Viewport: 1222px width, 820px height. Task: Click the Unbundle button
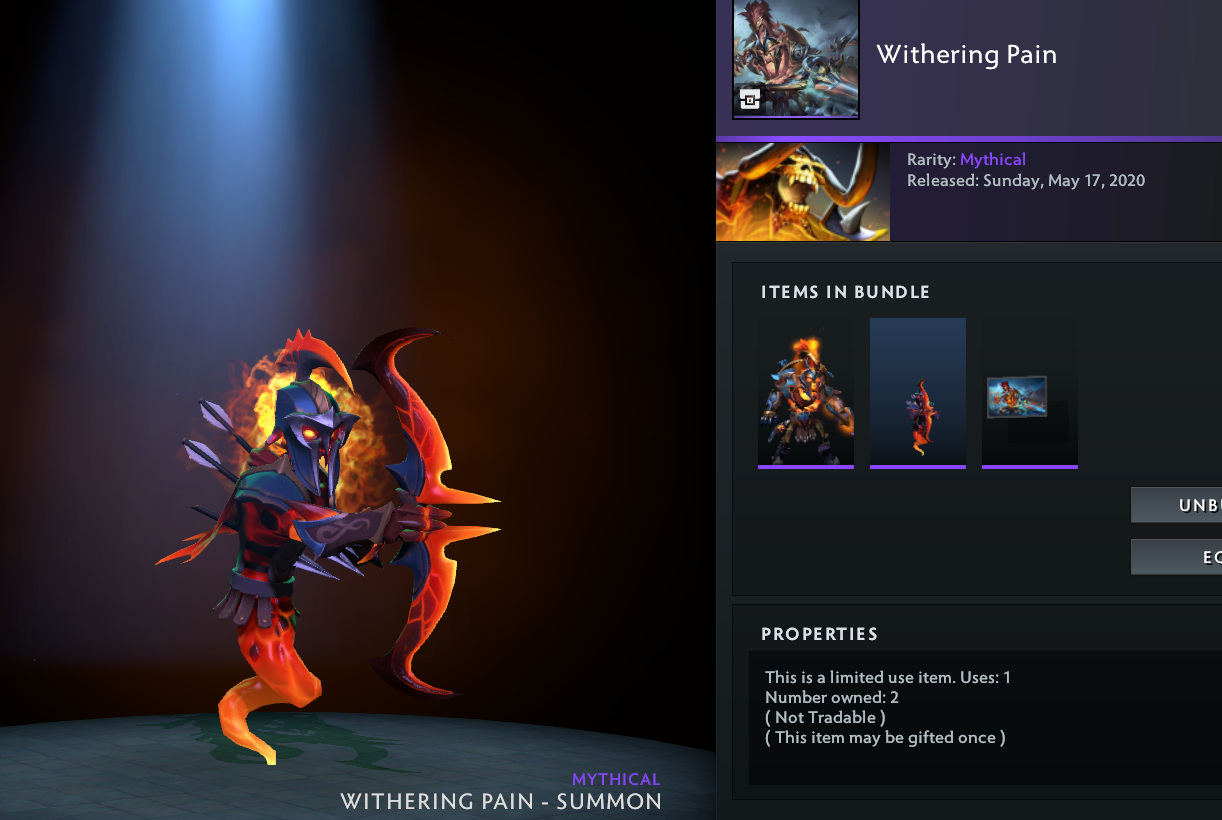click(1176, 505)
